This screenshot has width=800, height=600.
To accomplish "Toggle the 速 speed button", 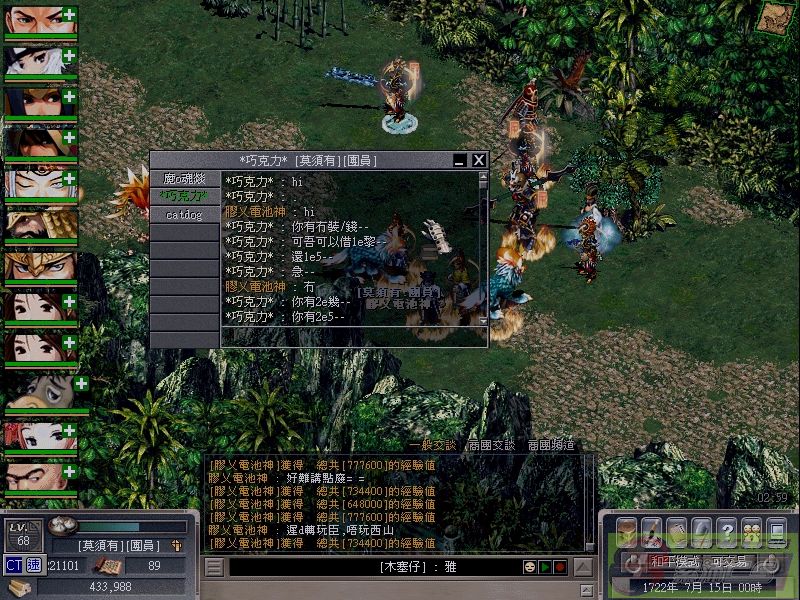I will coord(34,565).
